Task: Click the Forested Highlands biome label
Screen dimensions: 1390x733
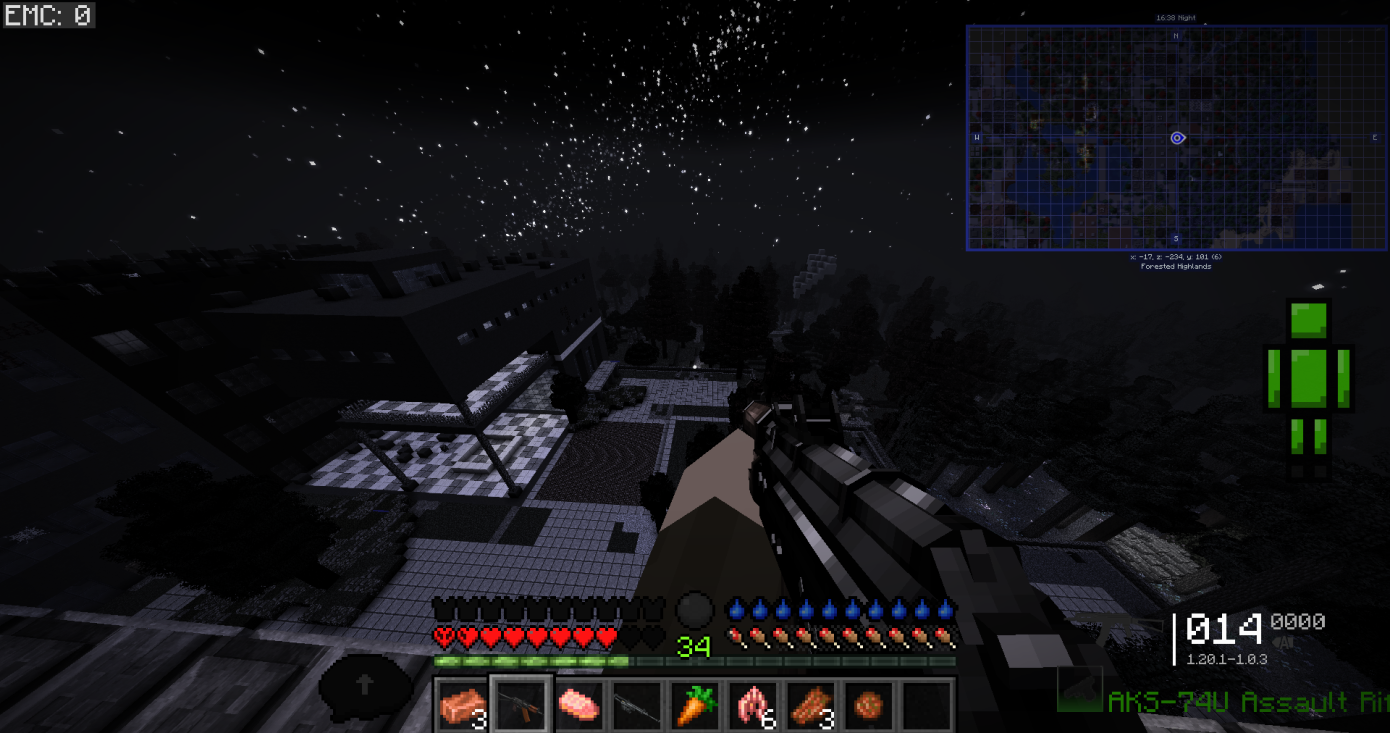Action: click(x=1175, y=266)
